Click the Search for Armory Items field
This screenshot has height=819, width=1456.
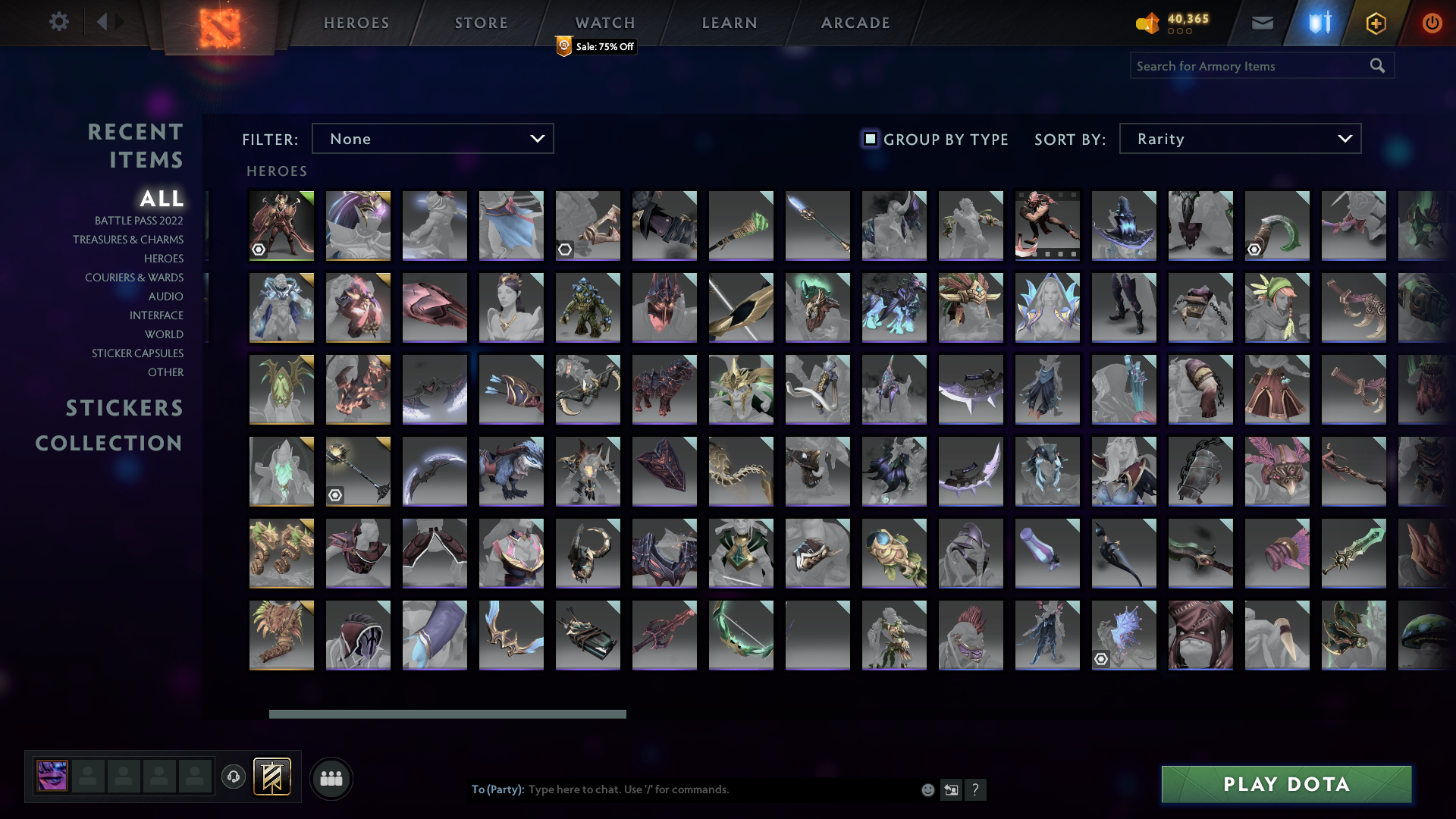pyautogui.click(x=1244, y=66)
